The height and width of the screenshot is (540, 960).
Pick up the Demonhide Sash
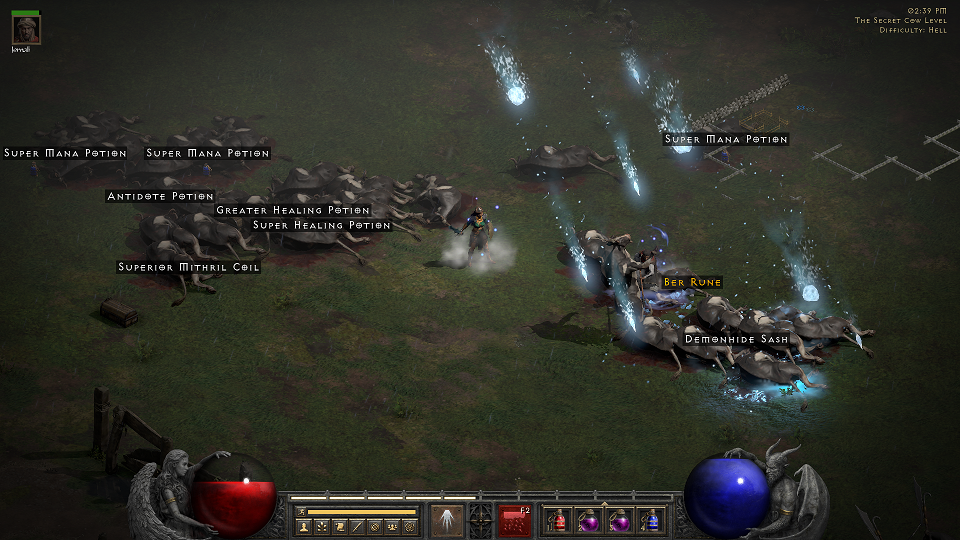coord(736,340)
